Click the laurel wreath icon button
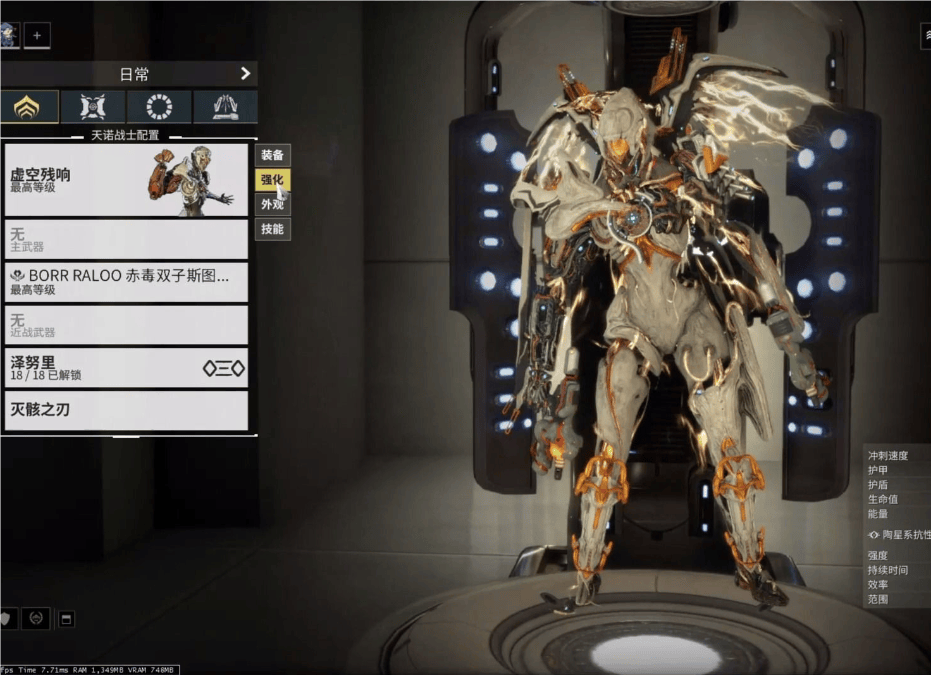This screenshot has width=931, height=675. click(x=36, y=619)
